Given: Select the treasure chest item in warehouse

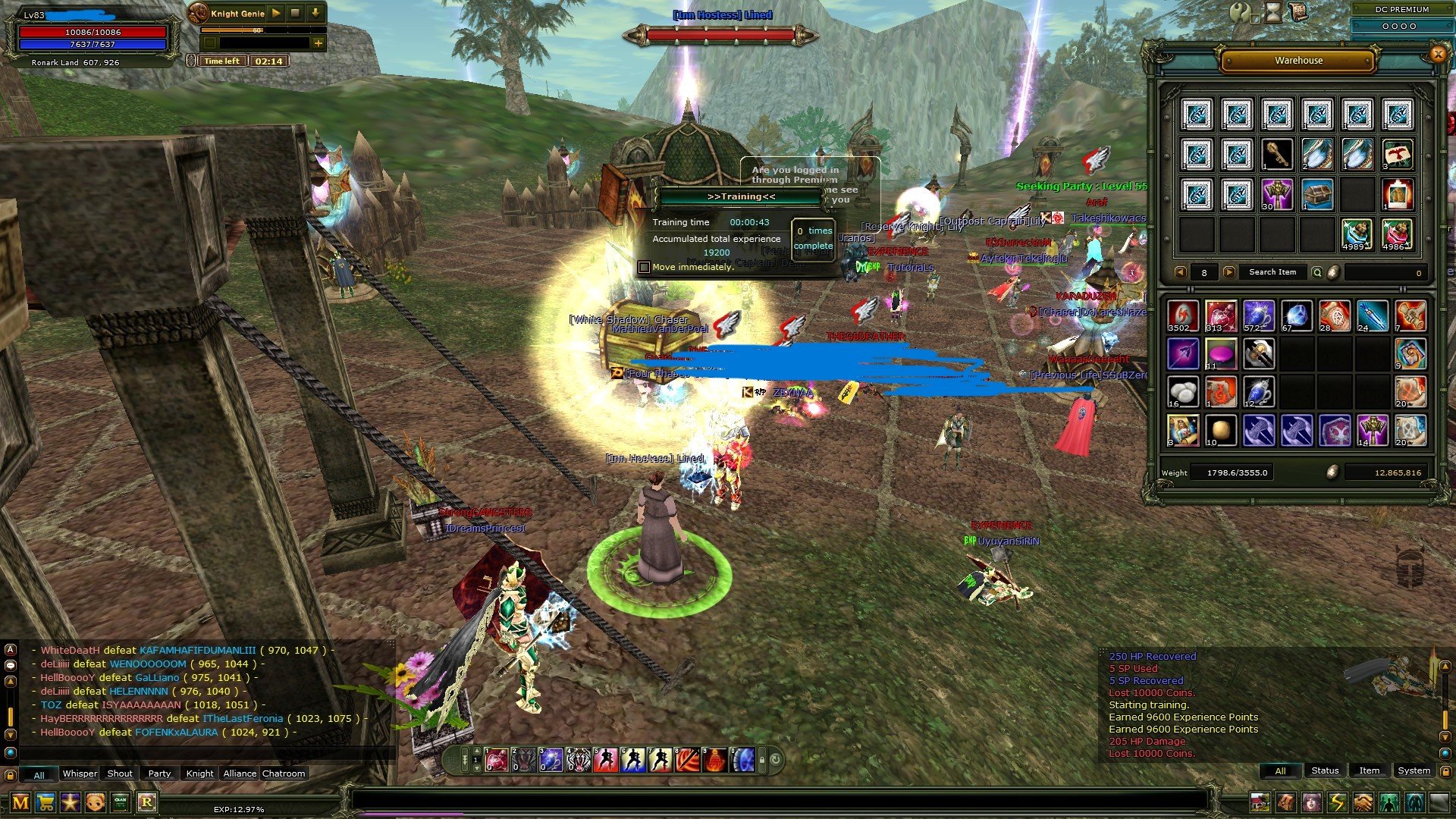Looking at the screenshot, I should tap(1317, 194).
